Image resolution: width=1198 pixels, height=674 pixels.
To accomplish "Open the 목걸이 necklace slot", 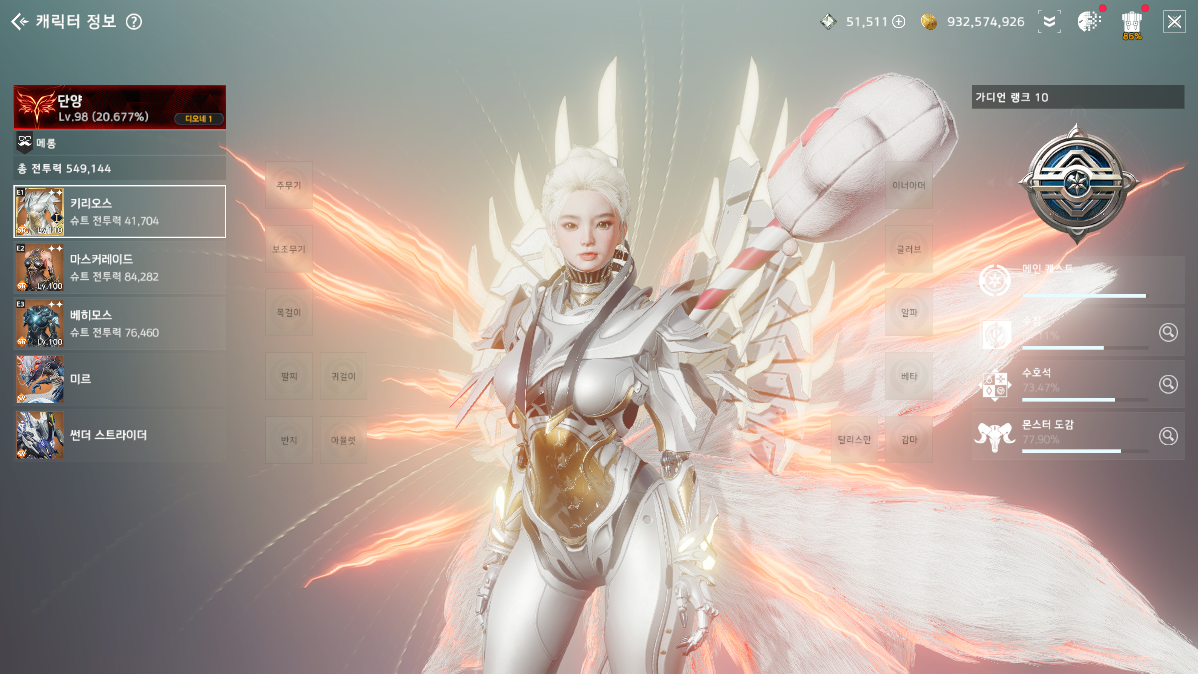I will click(289, 312).
